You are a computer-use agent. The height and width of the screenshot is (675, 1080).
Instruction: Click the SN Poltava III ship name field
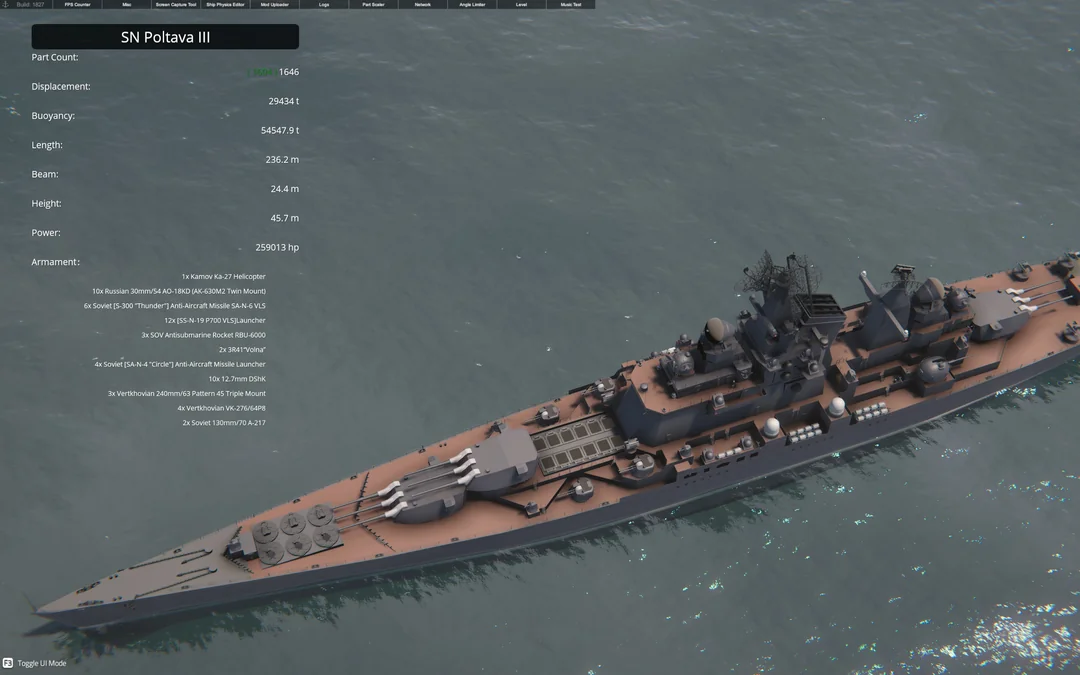pos(165,37)
